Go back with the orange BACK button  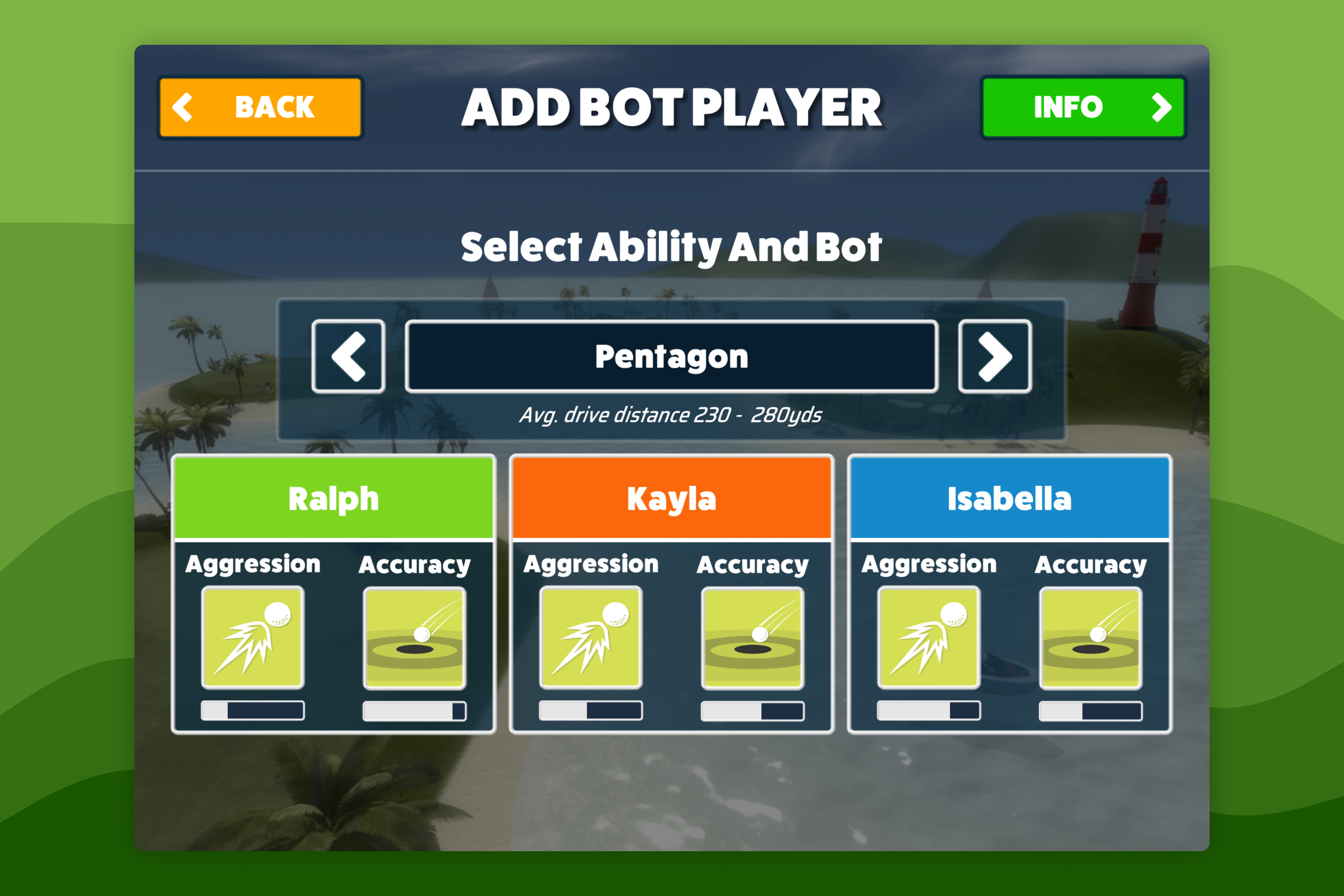(x=260, y=108)
